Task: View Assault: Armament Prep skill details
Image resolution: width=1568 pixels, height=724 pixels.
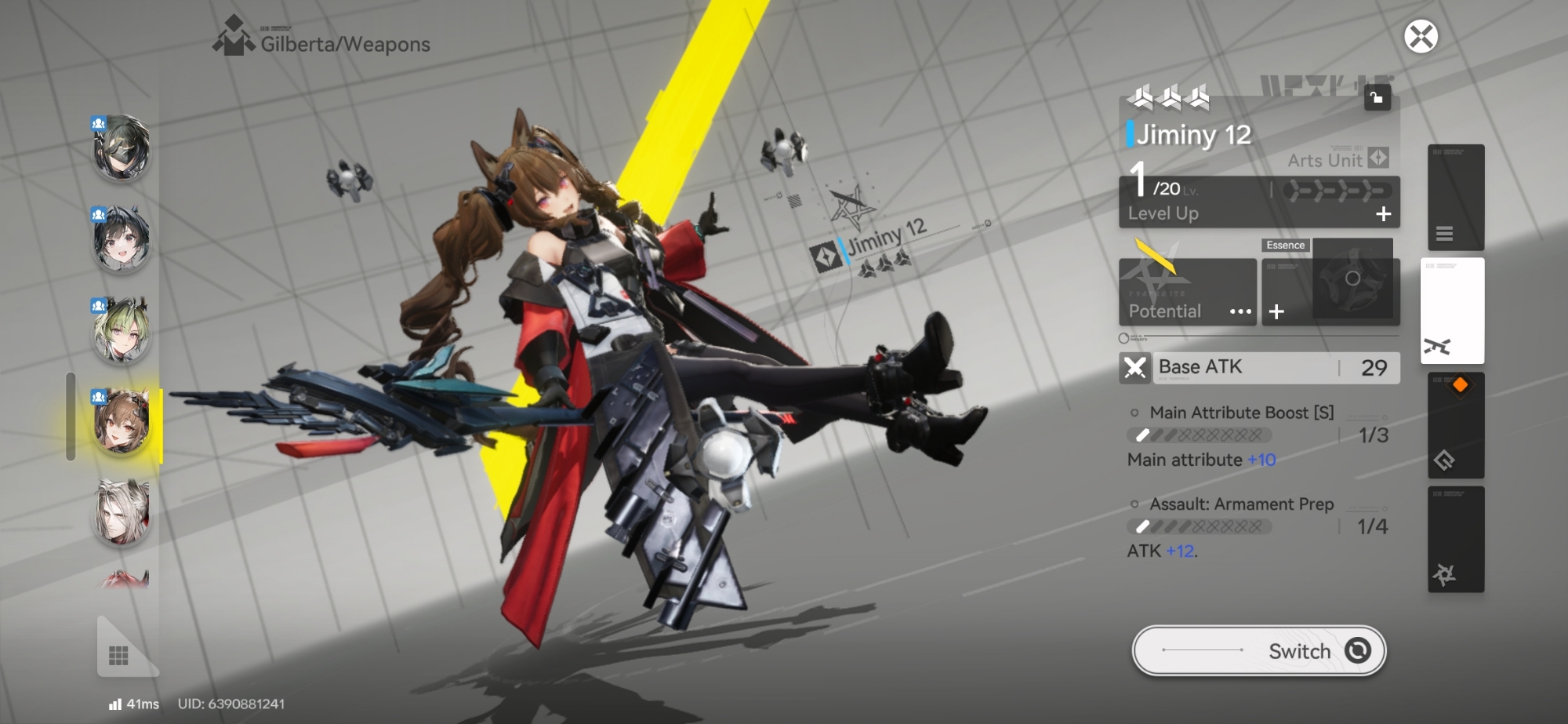Action: click(1241, 504)
